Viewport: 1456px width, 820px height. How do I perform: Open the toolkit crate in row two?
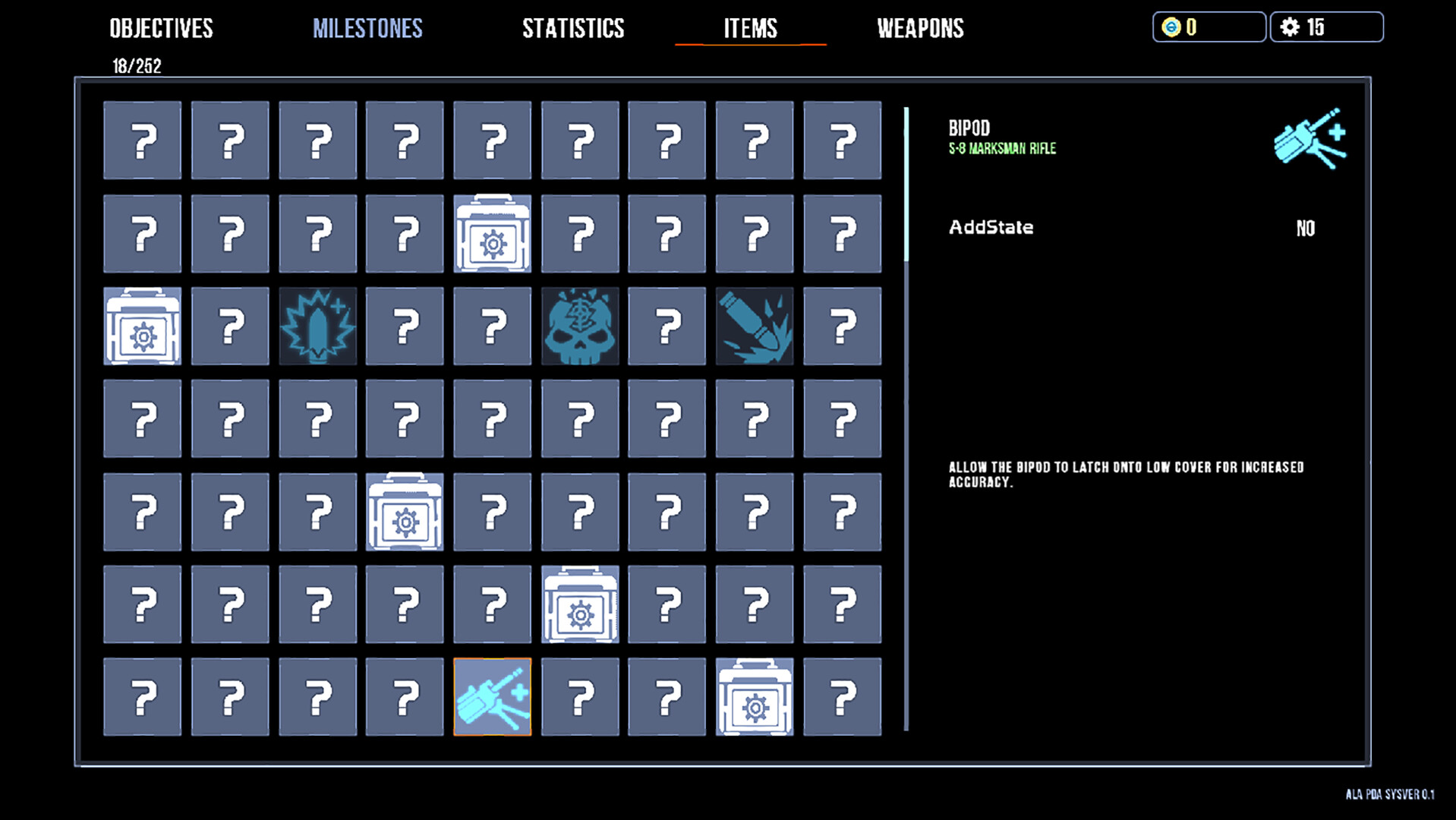coord(492,233)
